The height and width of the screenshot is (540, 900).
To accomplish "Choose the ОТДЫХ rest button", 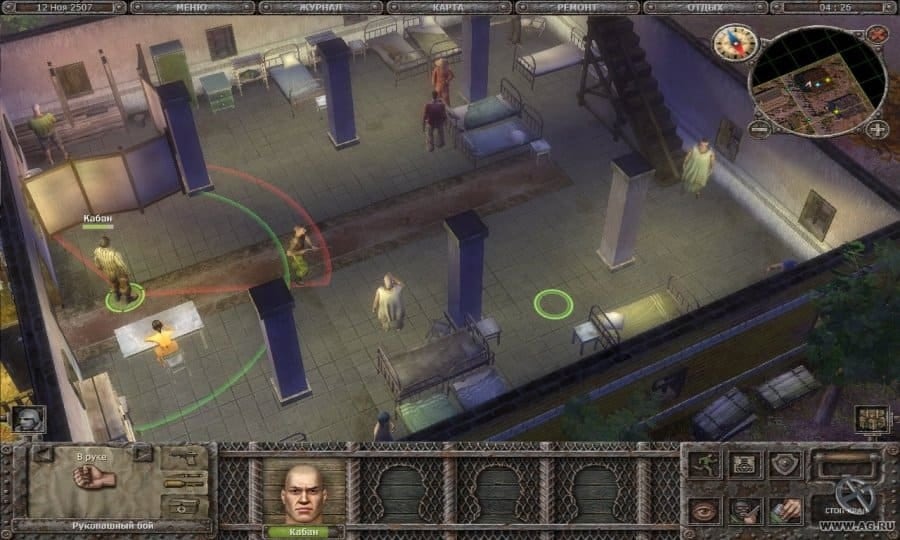I will tap(705, 7).
